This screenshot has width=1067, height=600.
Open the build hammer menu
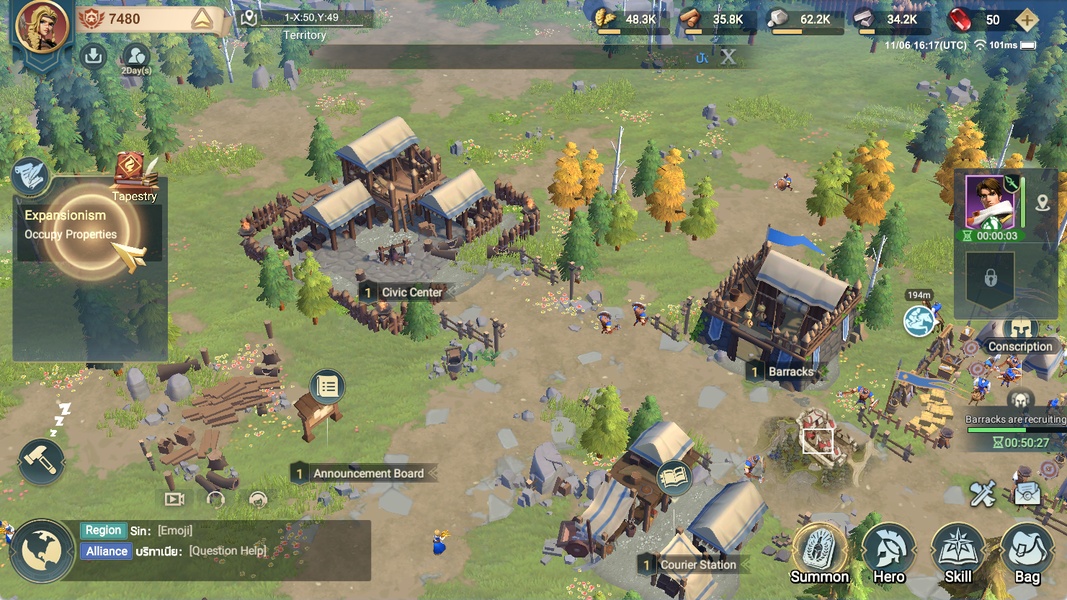pyautogui.click(x=41, y=461)
